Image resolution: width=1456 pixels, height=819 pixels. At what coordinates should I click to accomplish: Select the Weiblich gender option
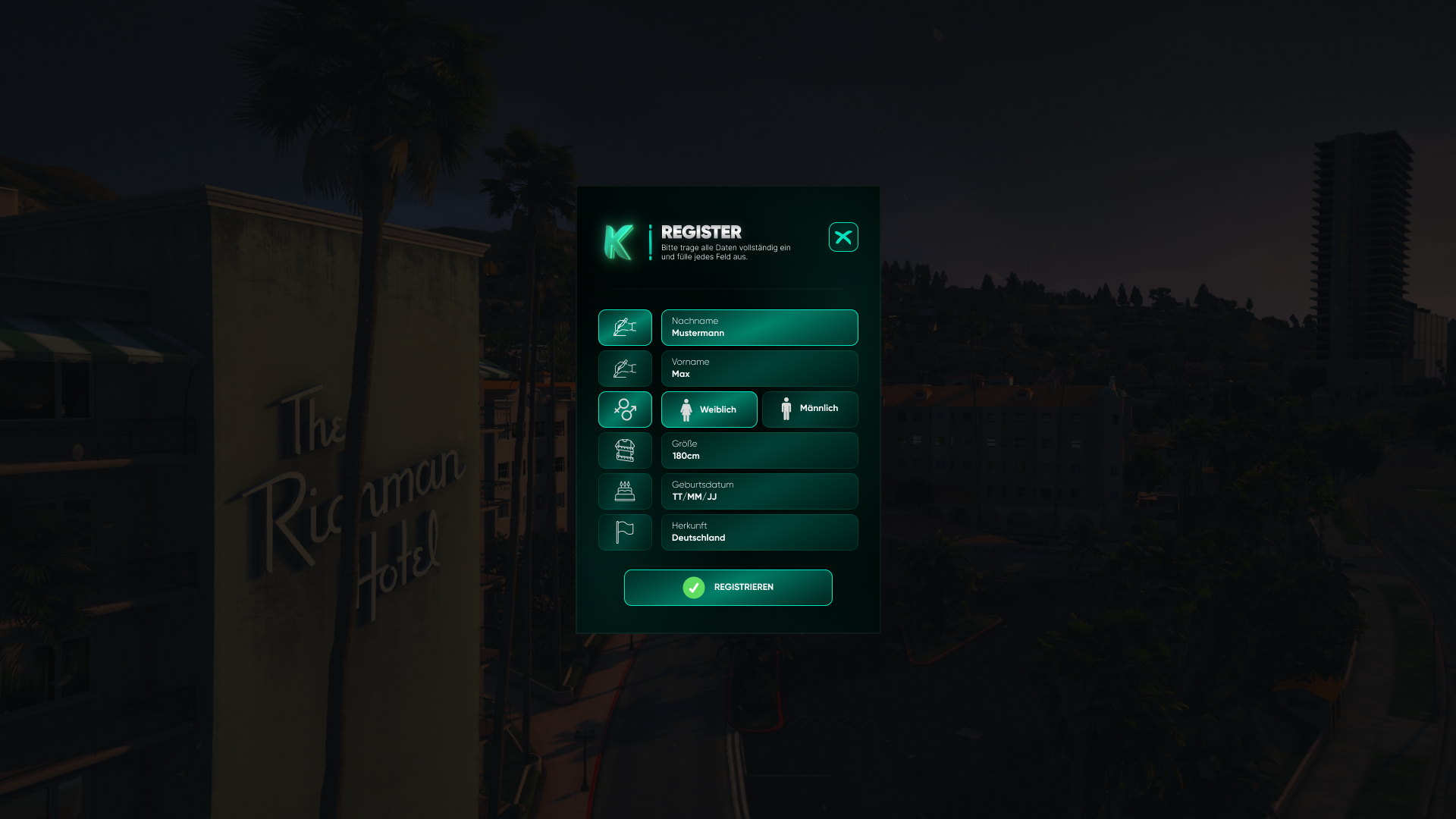coord(709,409)
